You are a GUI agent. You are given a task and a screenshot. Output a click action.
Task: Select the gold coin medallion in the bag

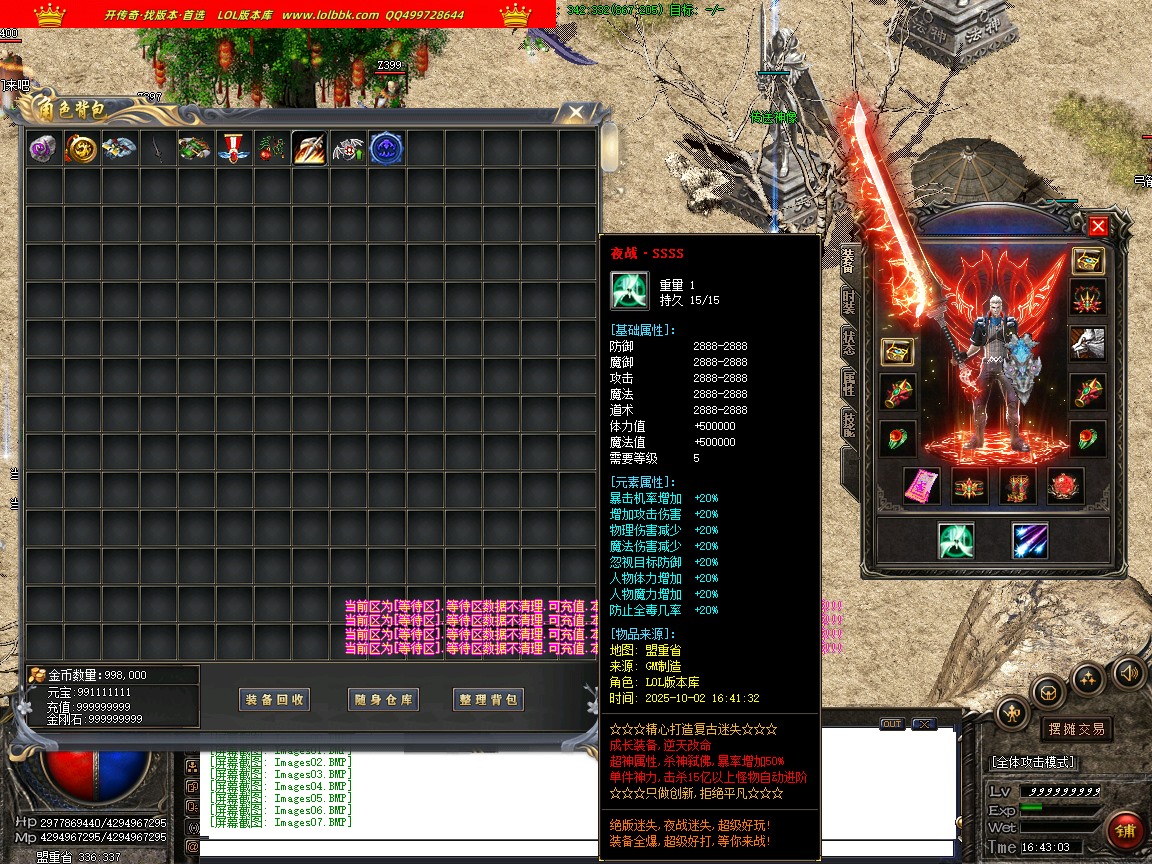coord(82,149)
